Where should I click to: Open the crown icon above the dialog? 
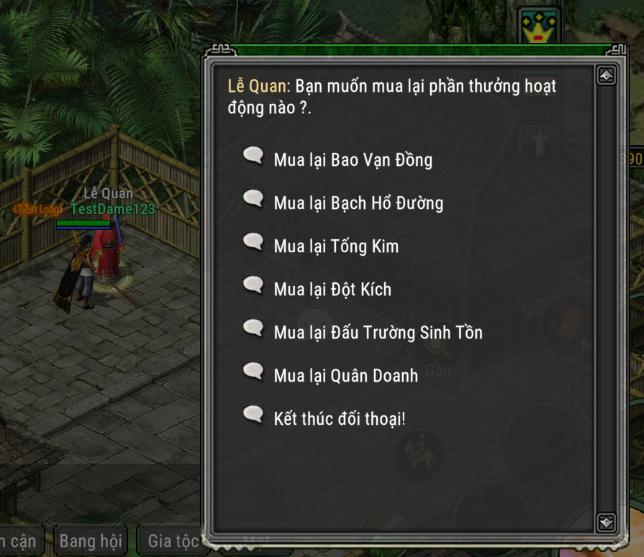[x=539, y=27]
